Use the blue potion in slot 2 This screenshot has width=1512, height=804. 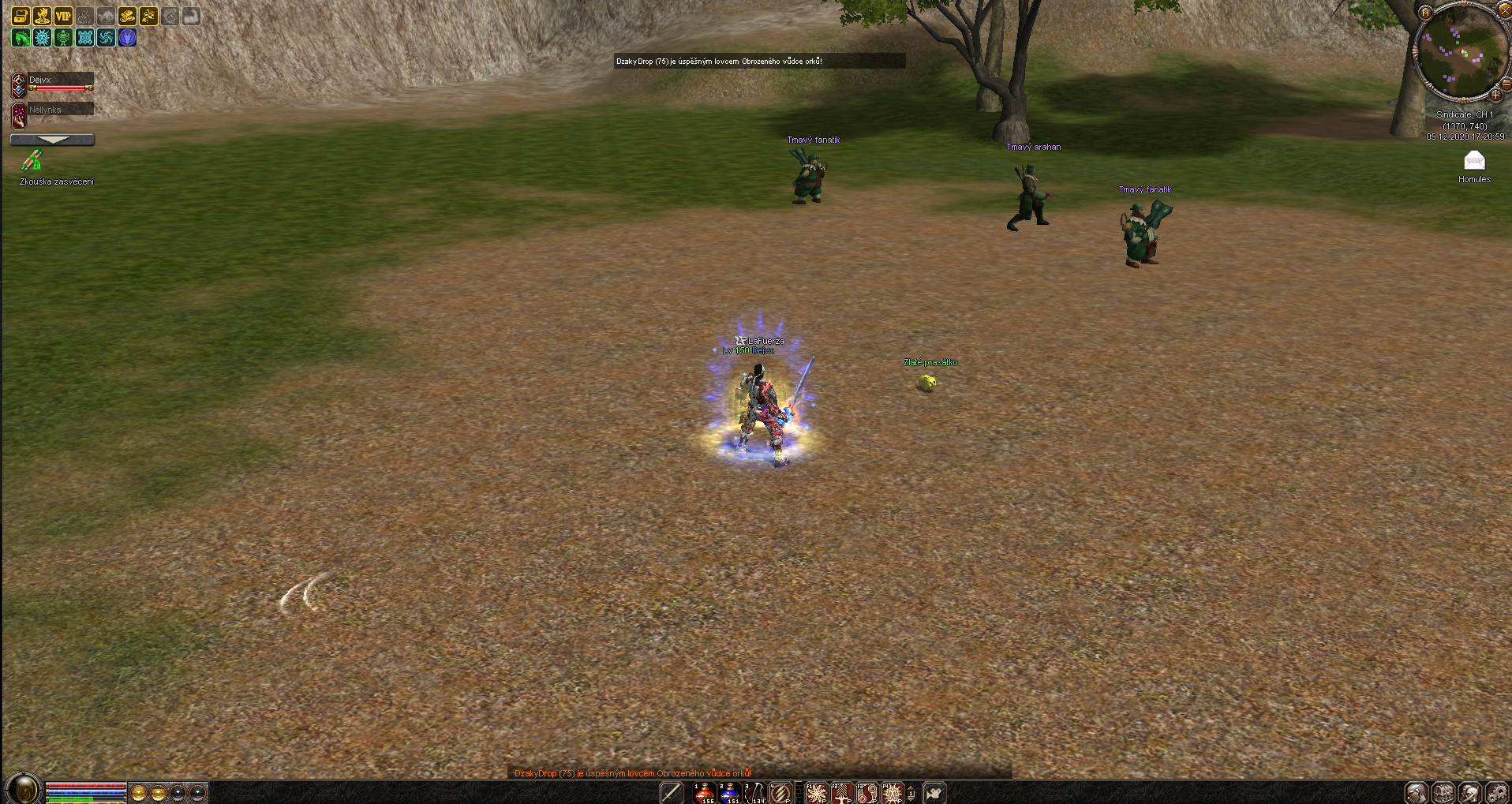point(729,792)
